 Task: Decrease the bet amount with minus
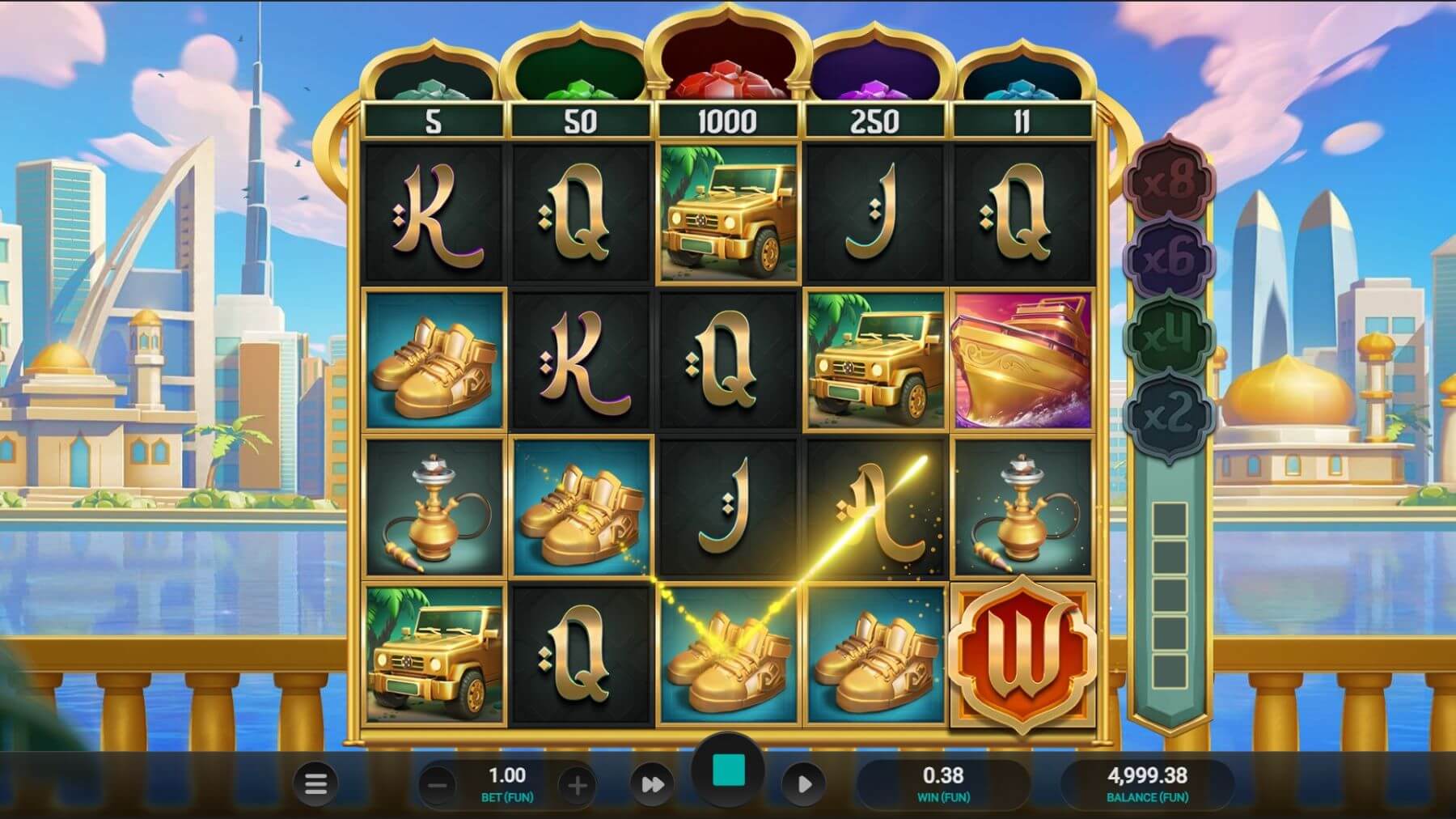[x=438, y=784]
